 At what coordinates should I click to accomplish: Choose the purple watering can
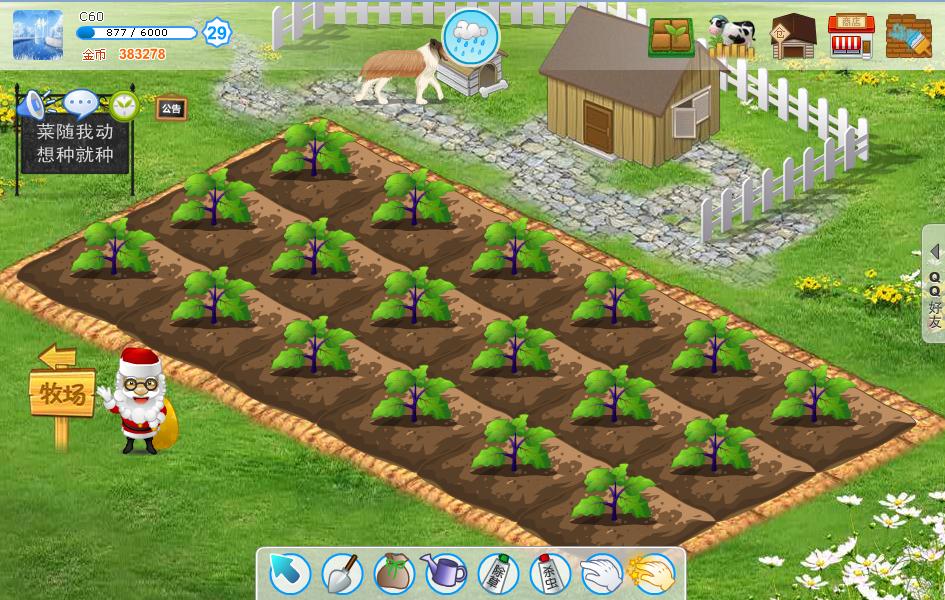445,574
